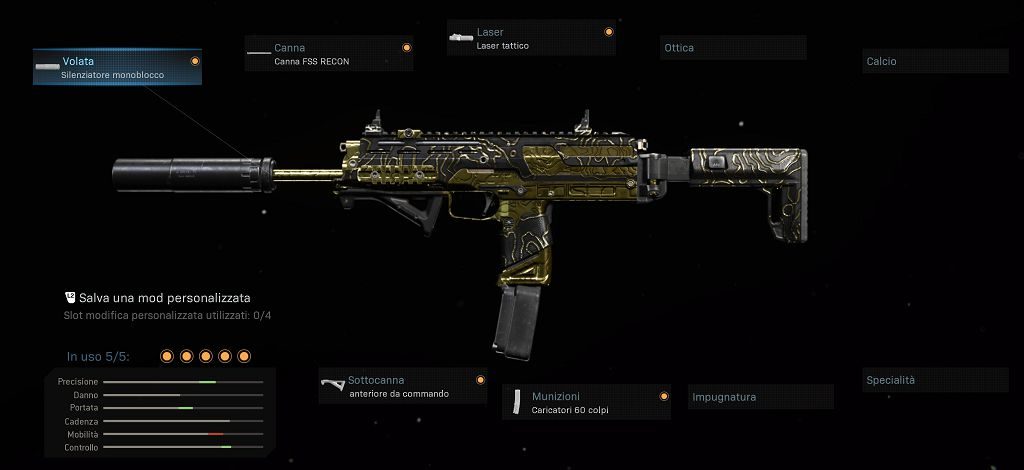The image size is (1024, 470).
Task: Select the empty Calcio stock slot
Action: [936, 61]
